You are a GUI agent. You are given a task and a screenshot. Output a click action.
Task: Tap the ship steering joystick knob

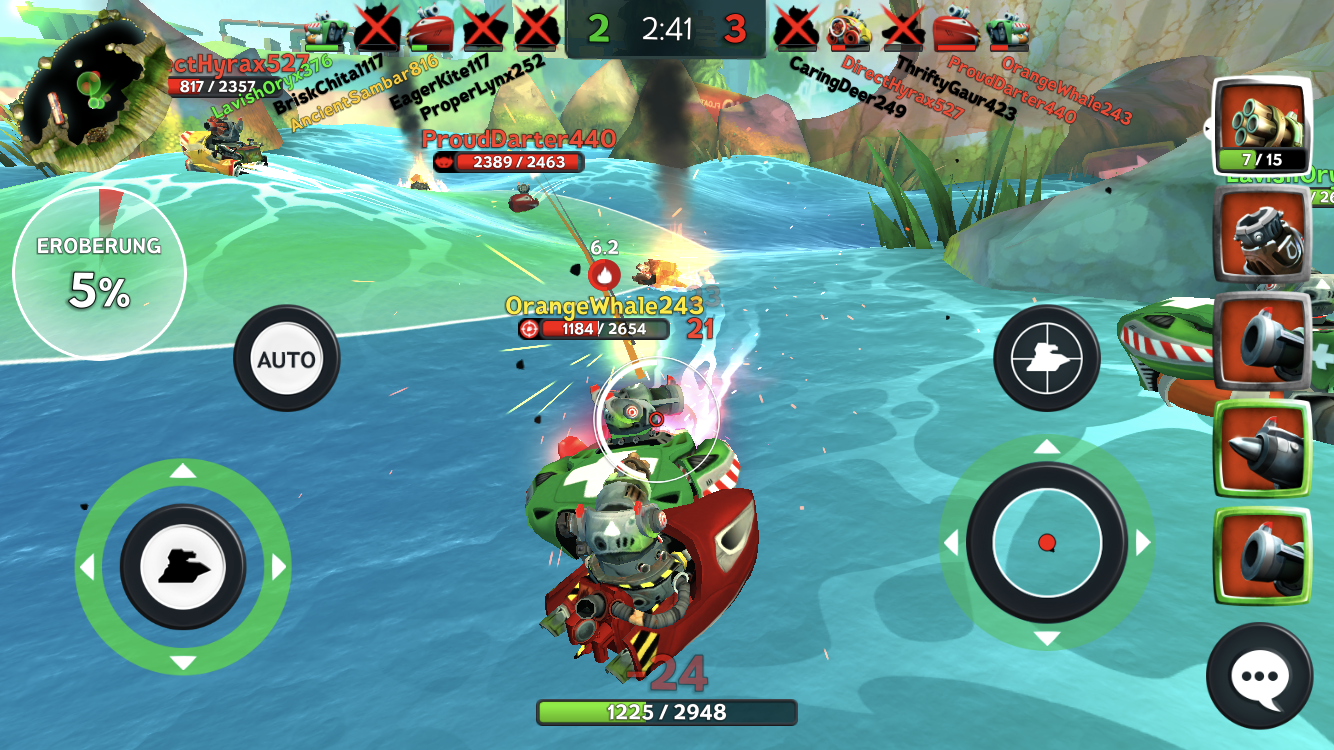coord(183,567)
